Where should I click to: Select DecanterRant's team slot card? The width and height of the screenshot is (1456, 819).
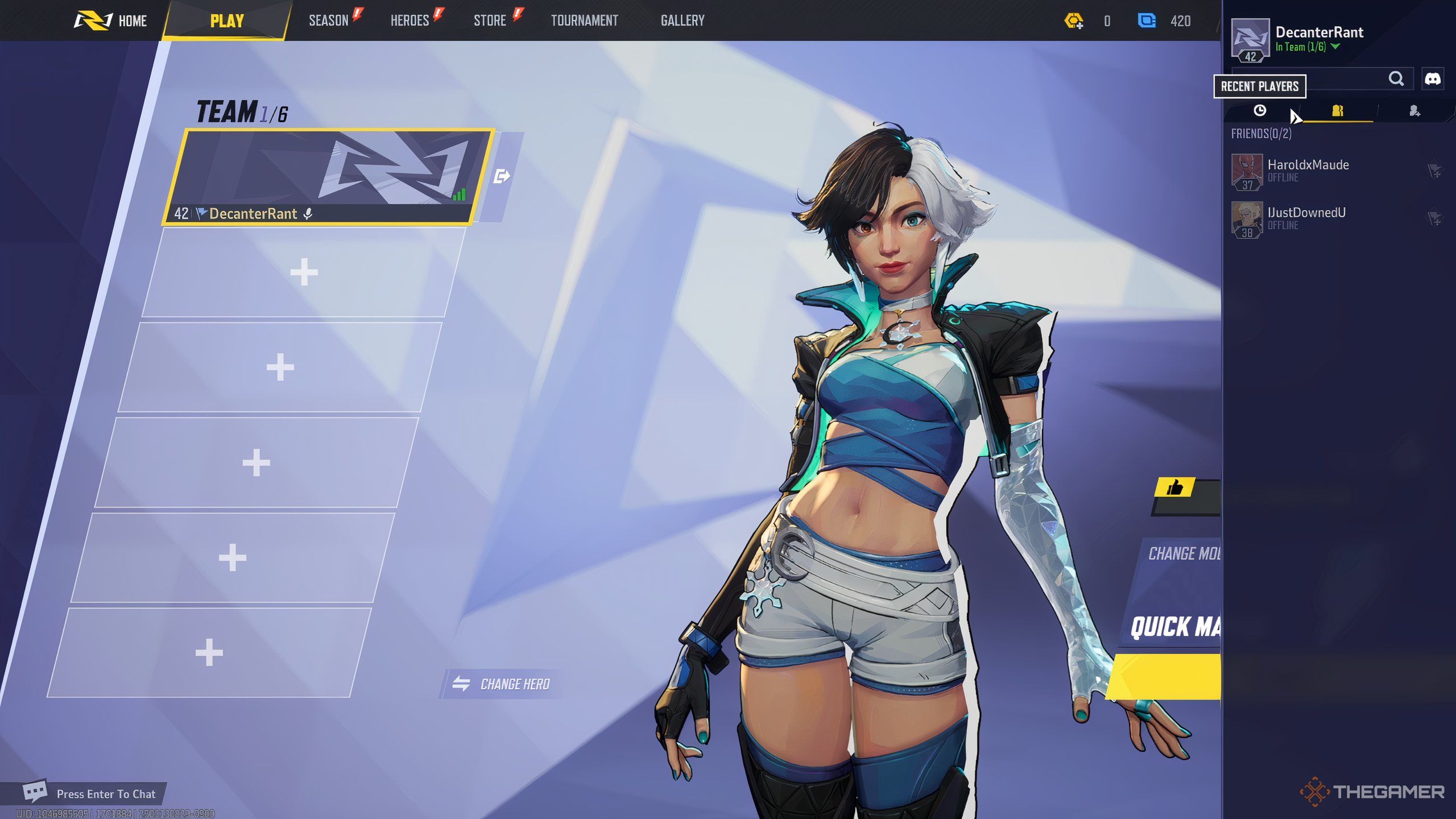point(327,176)
